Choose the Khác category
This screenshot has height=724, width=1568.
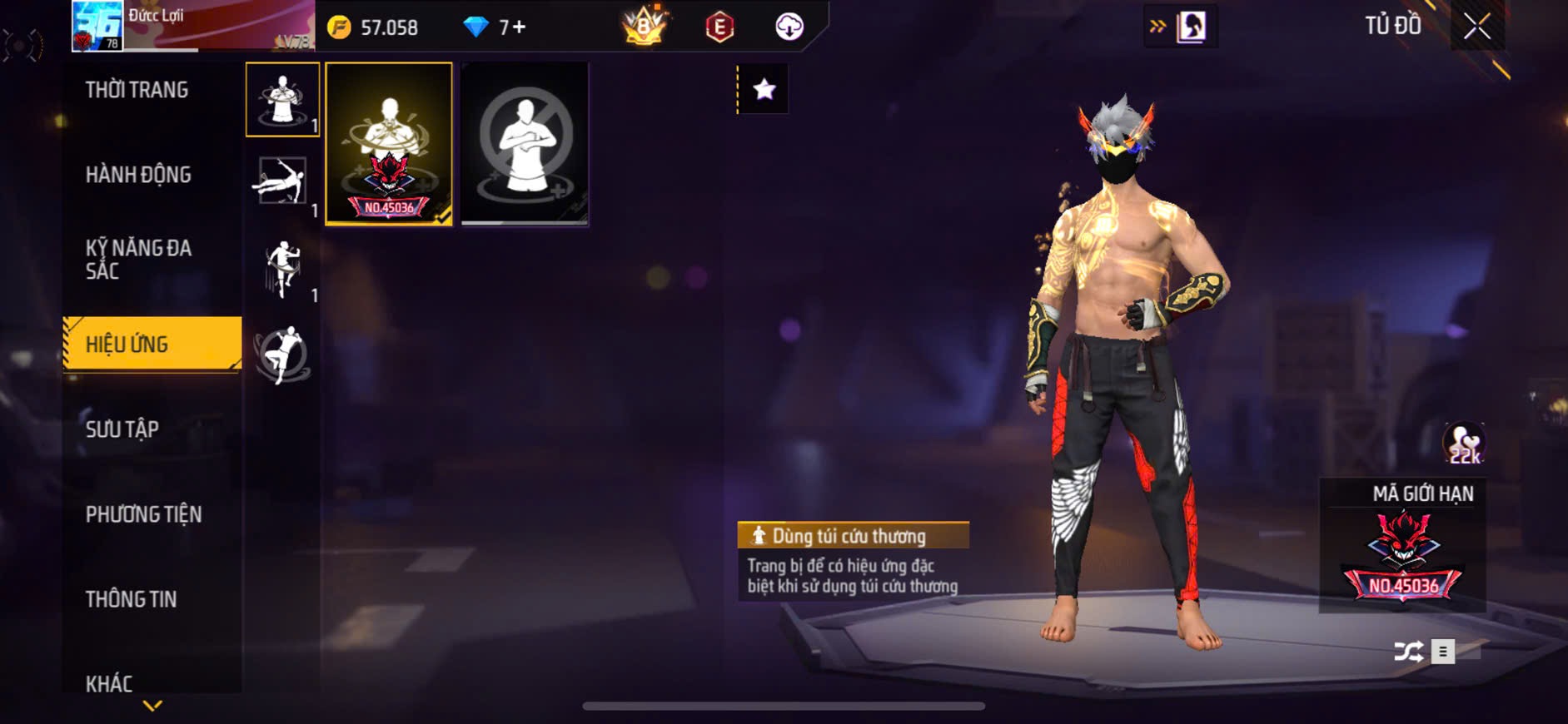(x=109, y=683)
